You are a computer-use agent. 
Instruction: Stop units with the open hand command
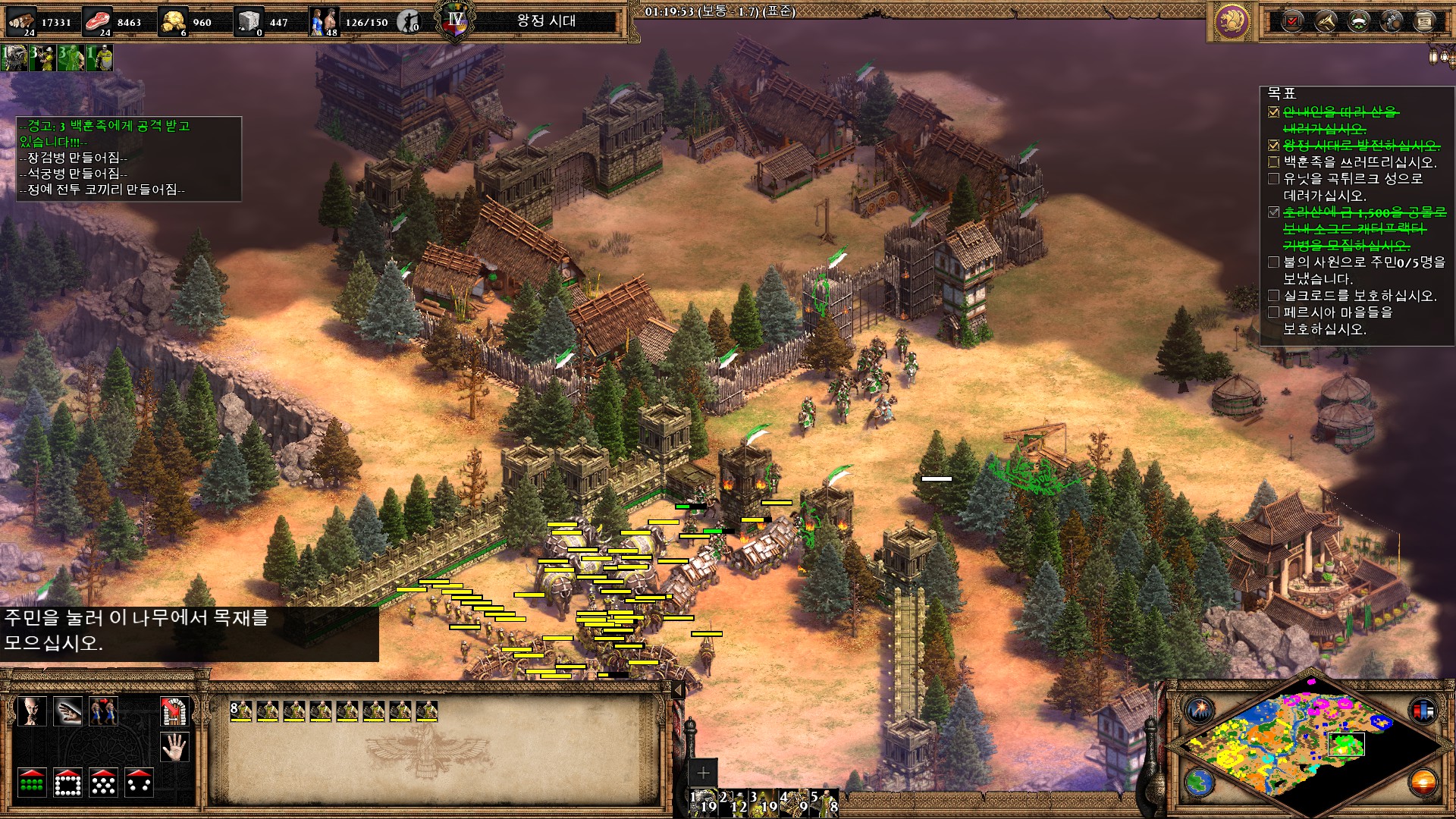(x=174, y=747)
